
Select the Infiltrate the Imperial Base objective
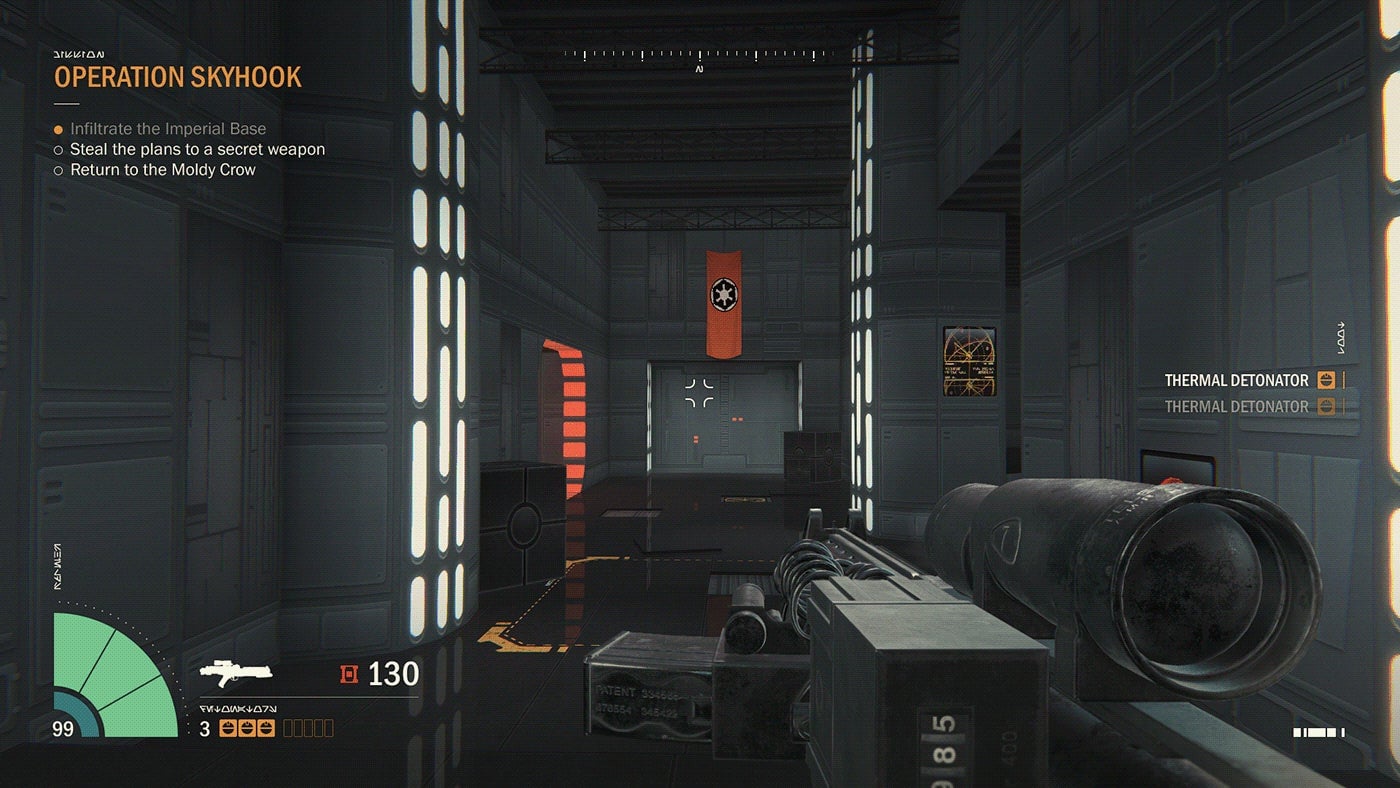[167, 129]
